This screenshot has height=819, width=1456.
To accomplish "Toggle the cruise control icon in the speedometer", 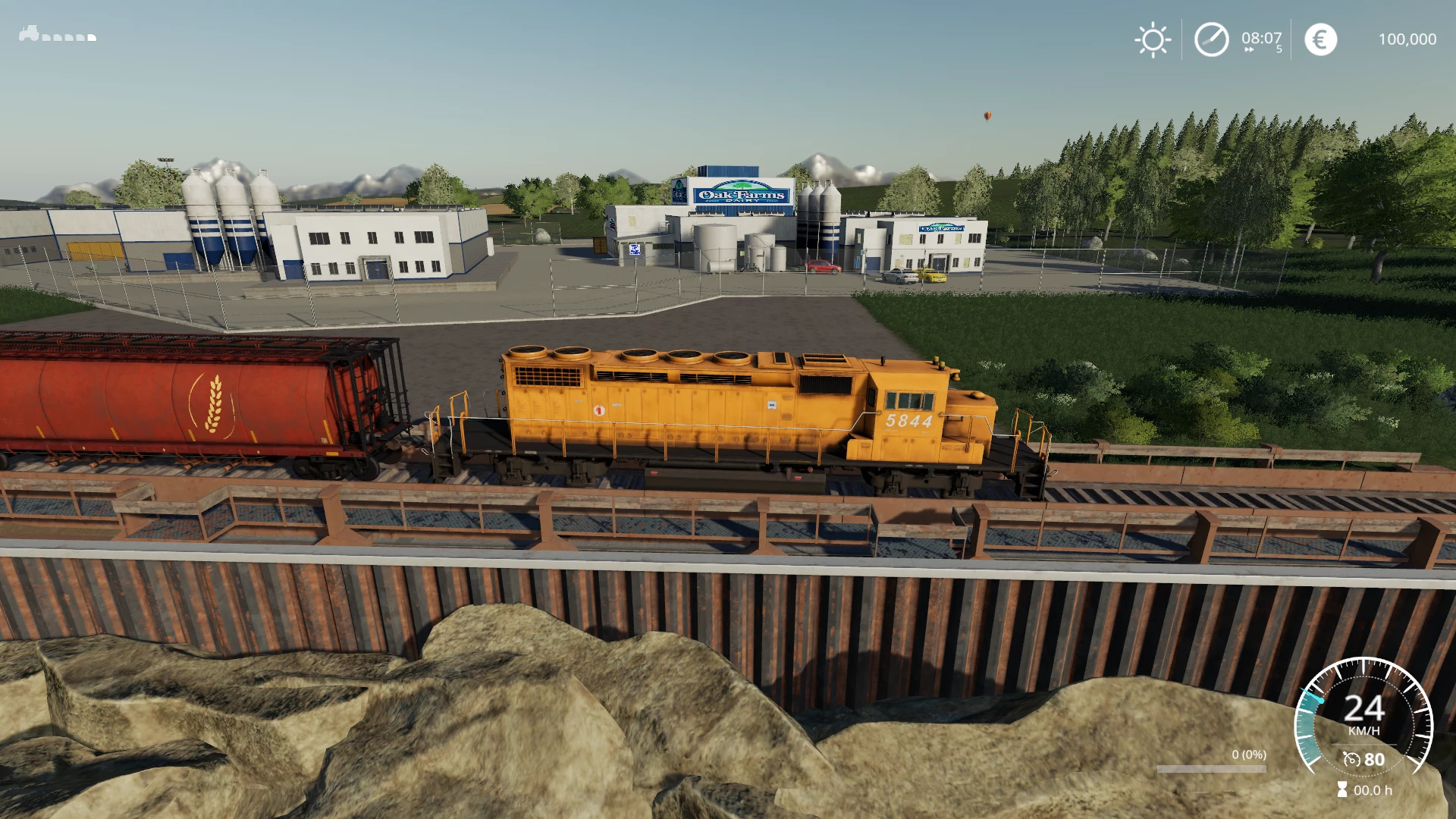I will [1351, 759].
